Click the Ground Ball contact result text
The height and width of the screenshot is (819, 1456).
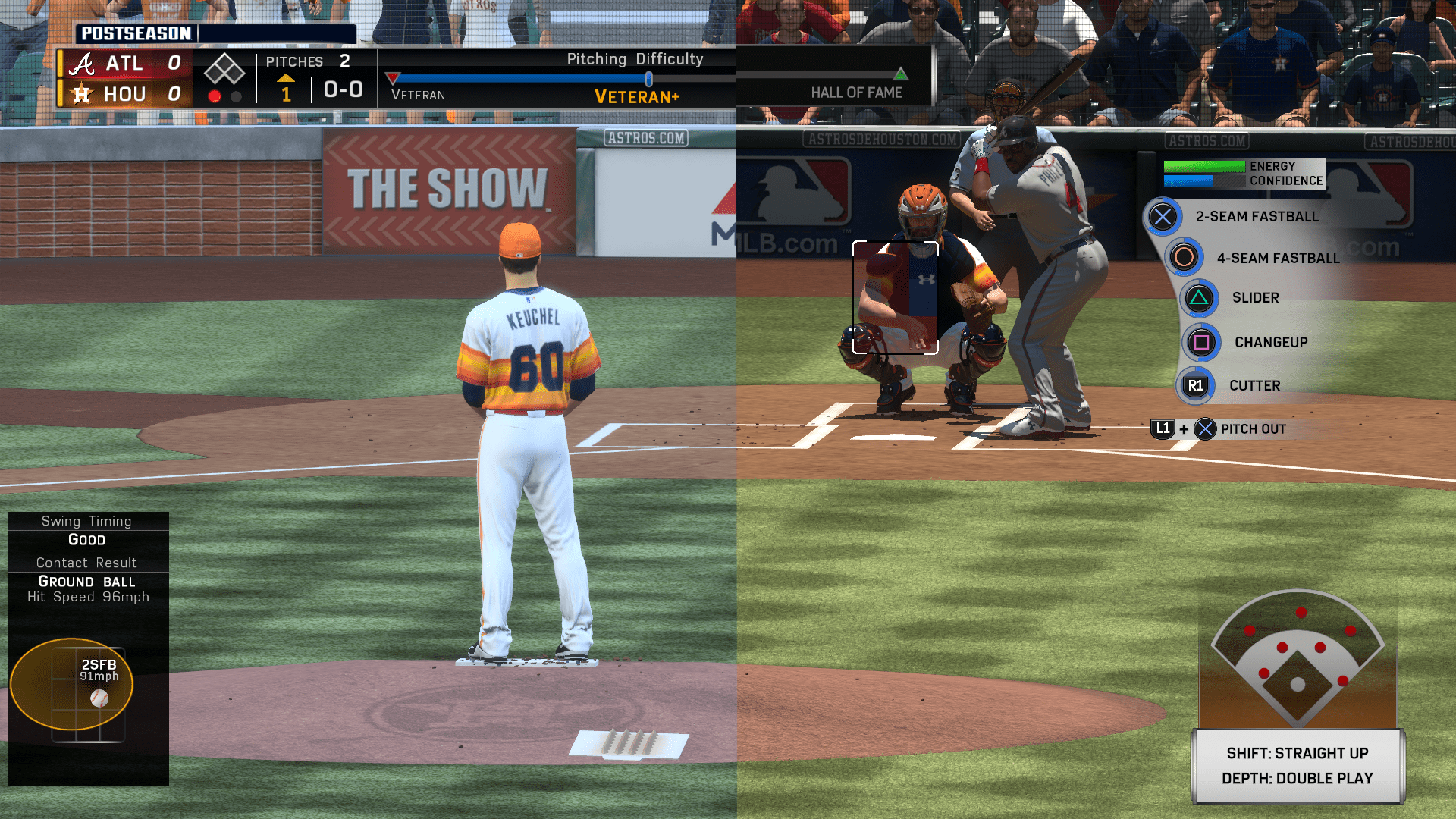coord(86,582)
